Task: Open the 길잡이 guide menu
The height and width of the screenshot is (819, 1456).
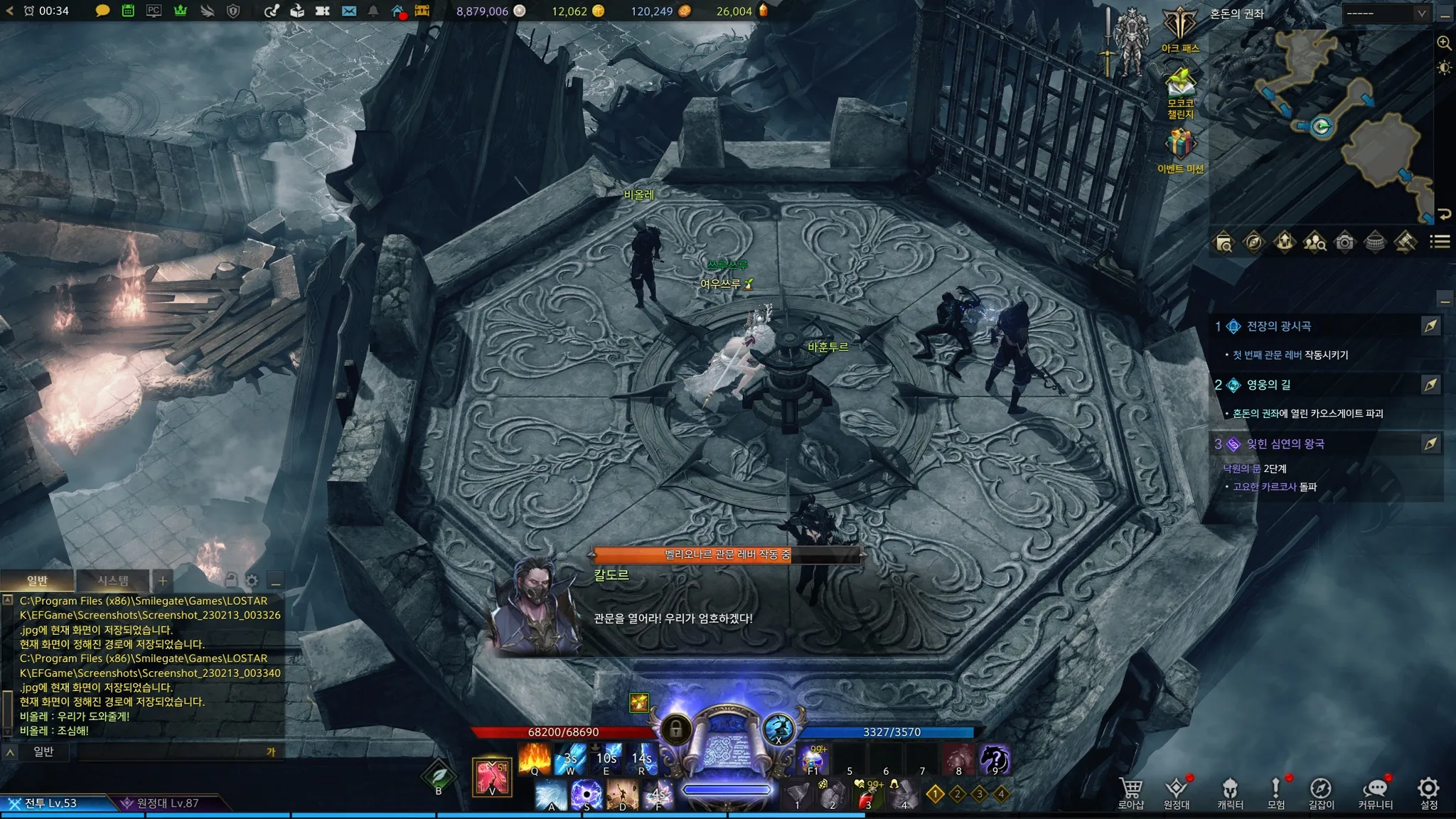Action: pos(1321,793)
